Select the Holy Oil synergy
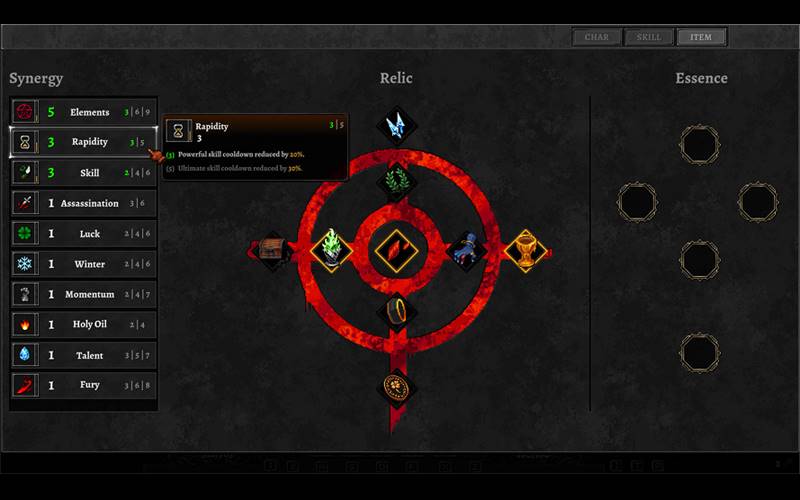 coord(84,324)
